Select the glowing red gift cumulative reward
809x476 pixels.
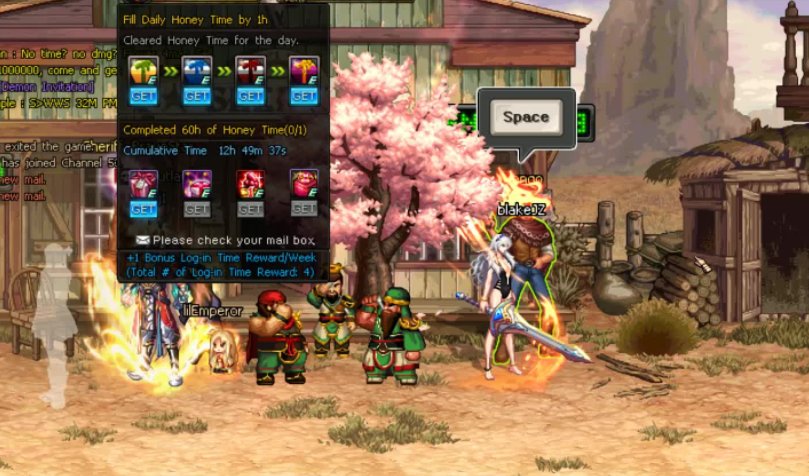(x=250, y=183)
